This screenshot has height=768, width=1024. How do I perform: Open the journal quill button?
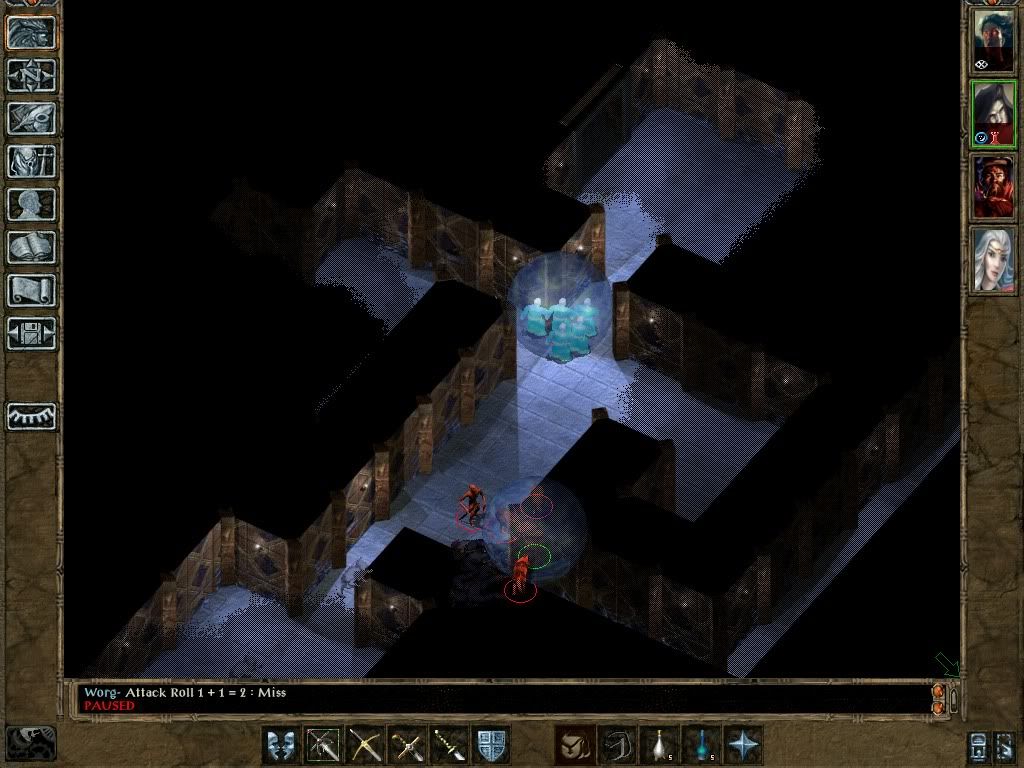(31, 118)
